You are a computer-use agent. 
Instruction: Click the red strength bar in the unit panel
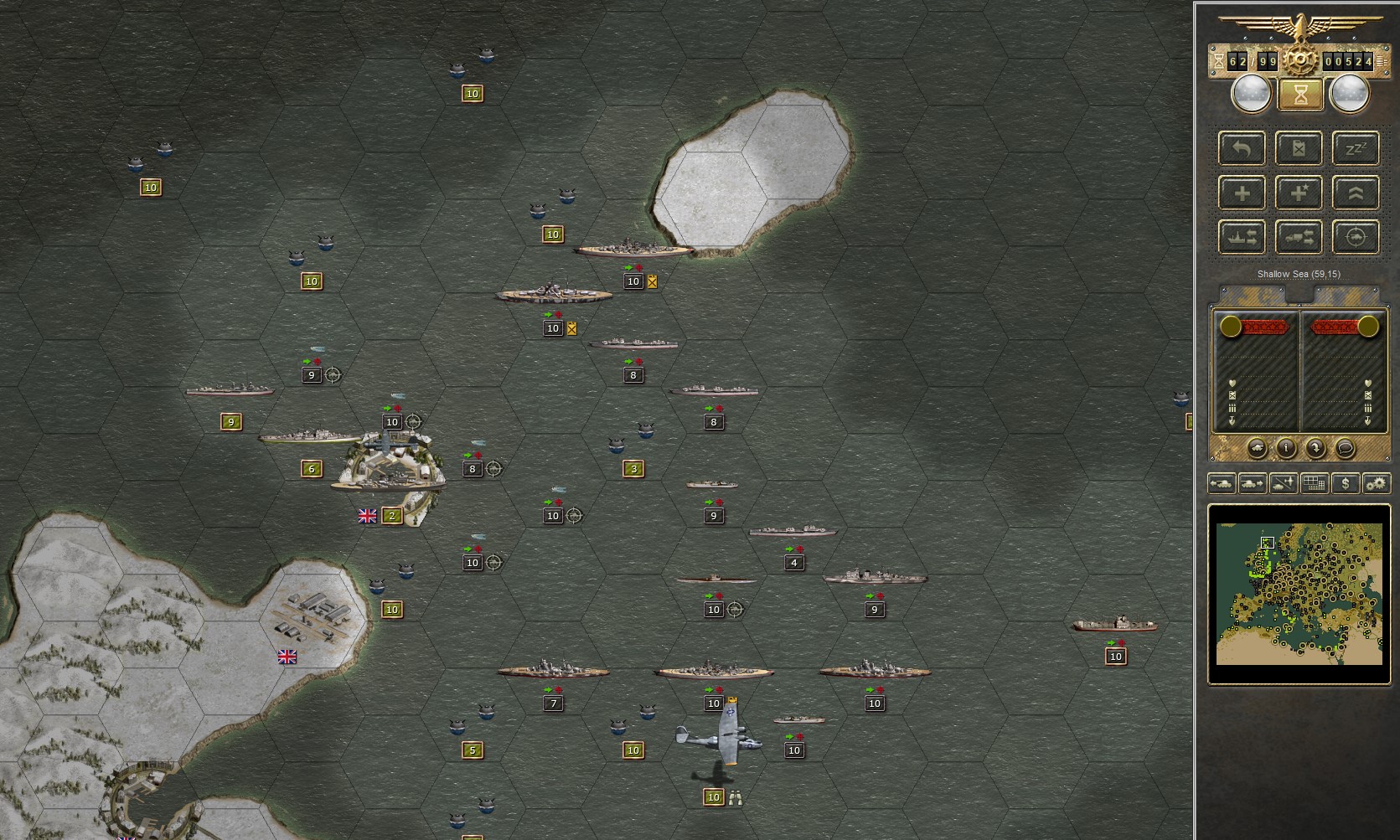(1263, 327)
